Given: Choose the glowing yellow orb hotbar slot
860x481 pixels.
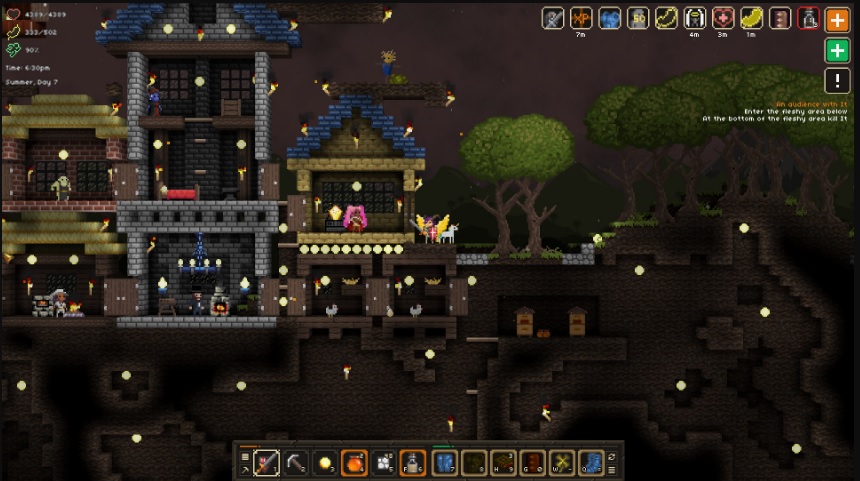Looking at the screenshot, I should click(x=325, y=462).
